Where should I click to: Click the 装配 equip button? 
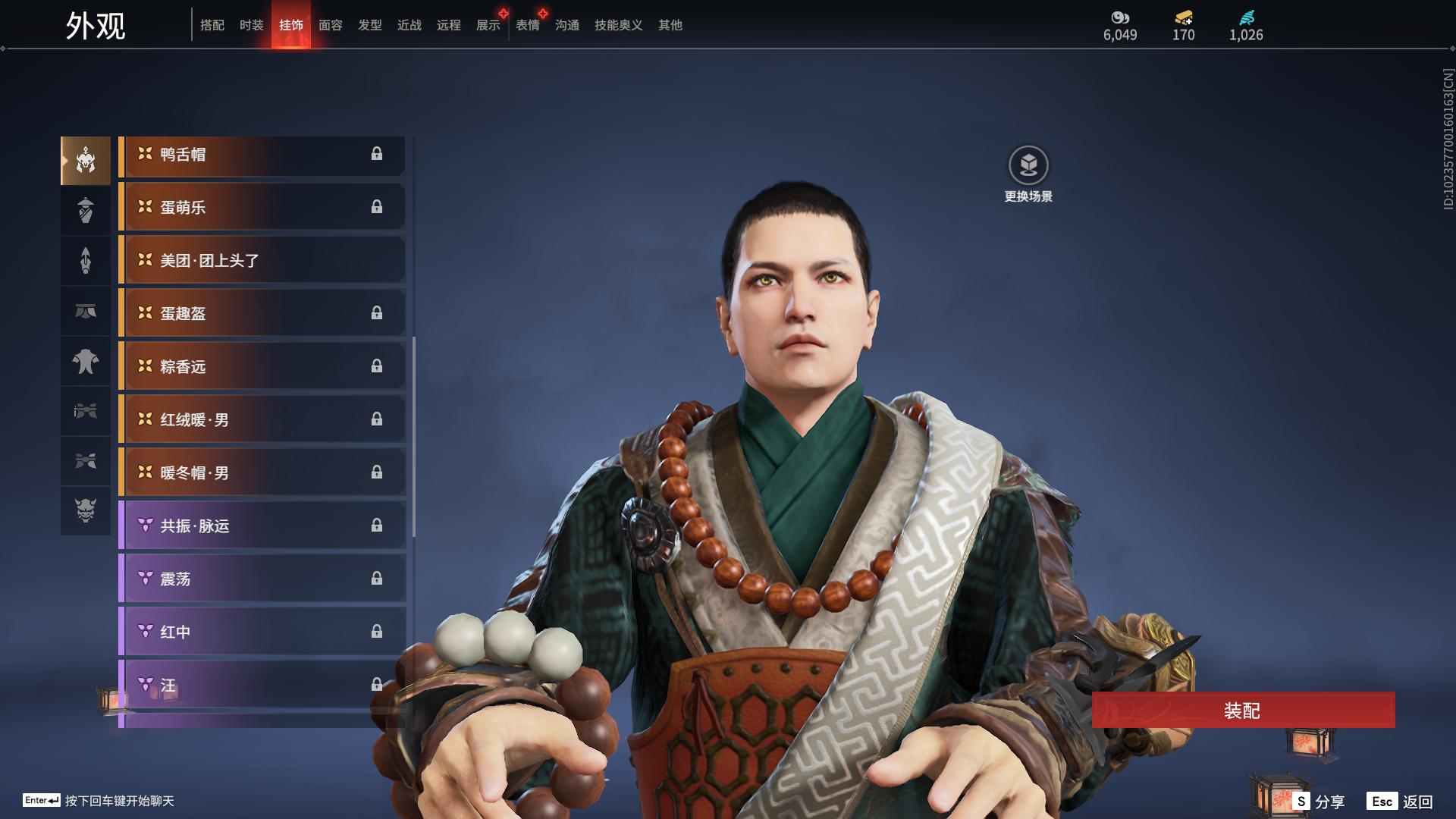[x=1243, y=711]
